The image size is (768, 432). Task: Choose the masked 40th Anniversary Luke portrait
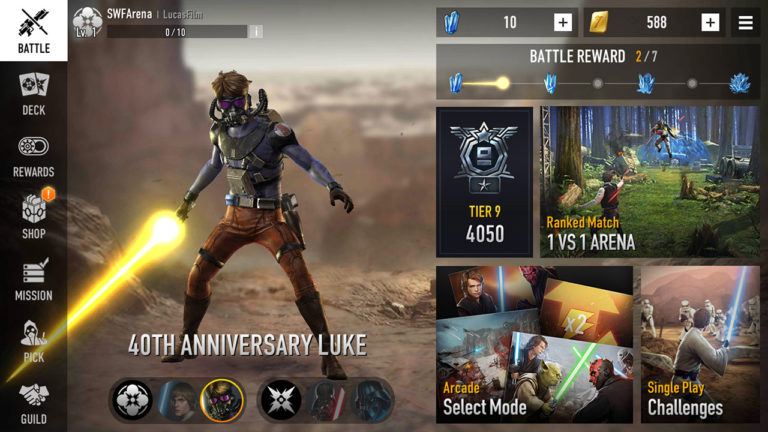click(x=220, y=399)
